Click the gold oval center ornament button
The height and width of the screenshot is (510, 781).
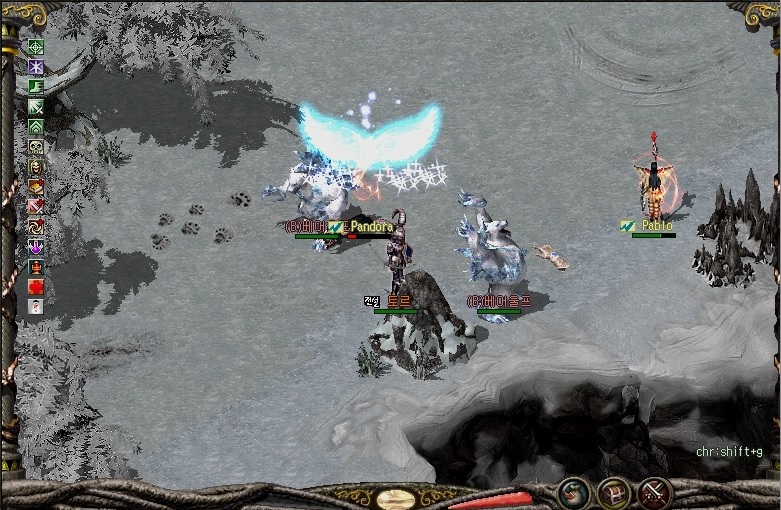click(397, 497)
